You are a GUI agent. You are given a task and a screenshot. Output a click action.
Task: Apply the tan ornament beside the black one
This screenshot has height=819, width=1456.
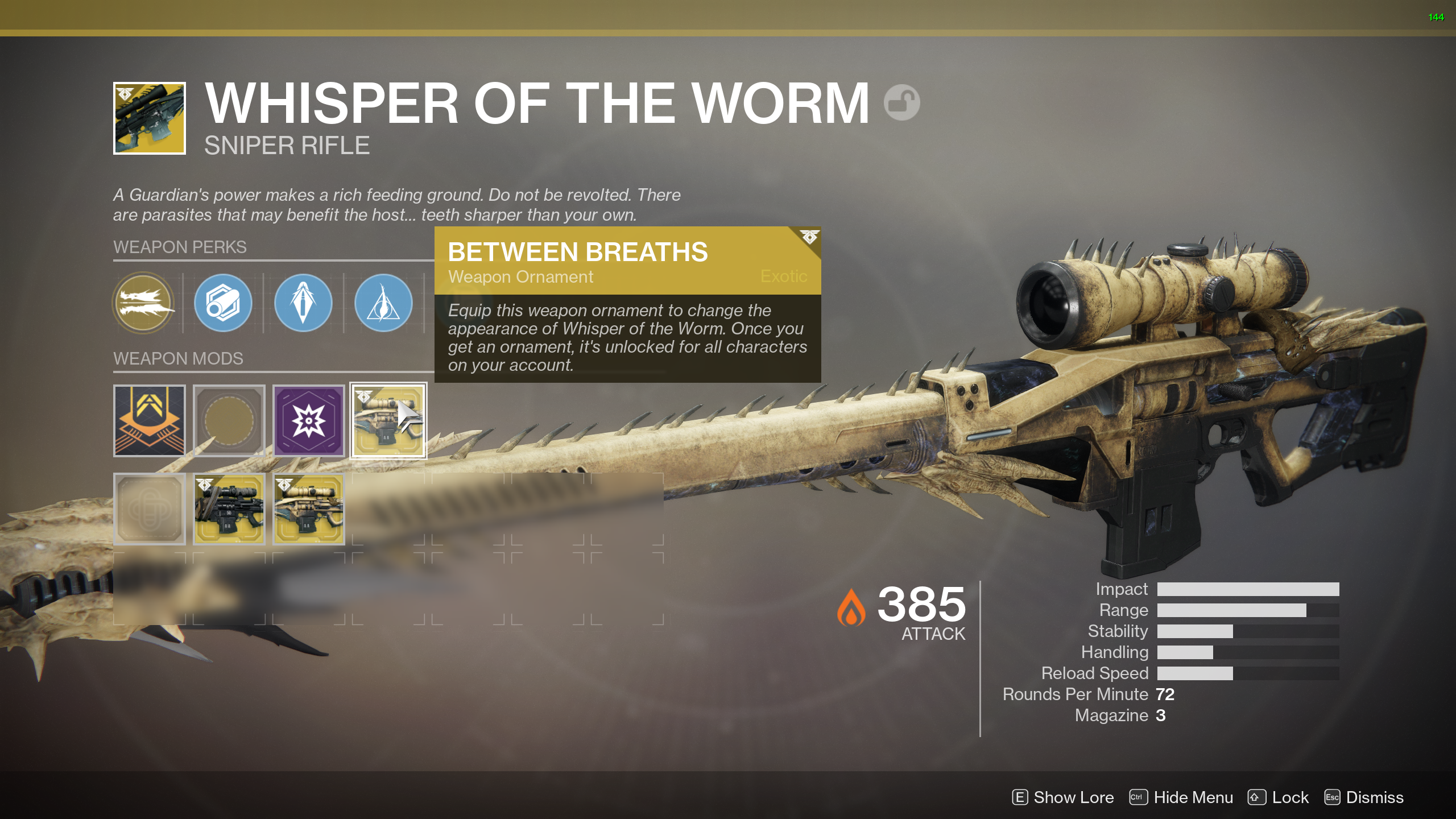pyautogui.click(x=309, y=510)
